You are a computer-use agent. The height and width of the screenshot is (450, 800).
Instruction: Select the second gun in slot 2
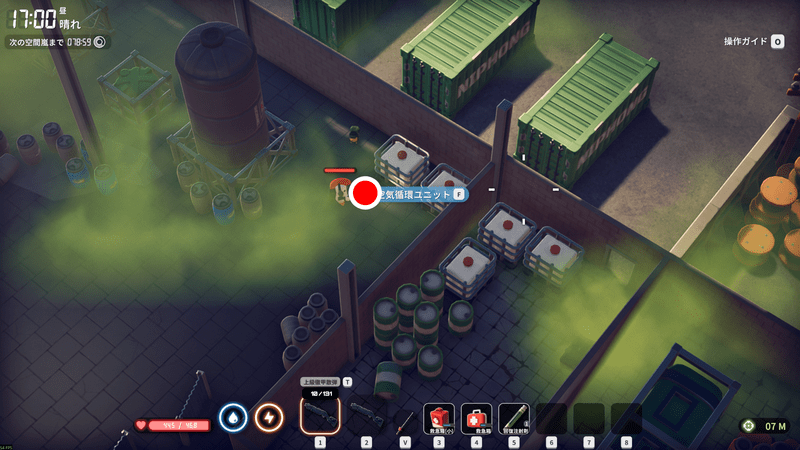pos(366,414)
